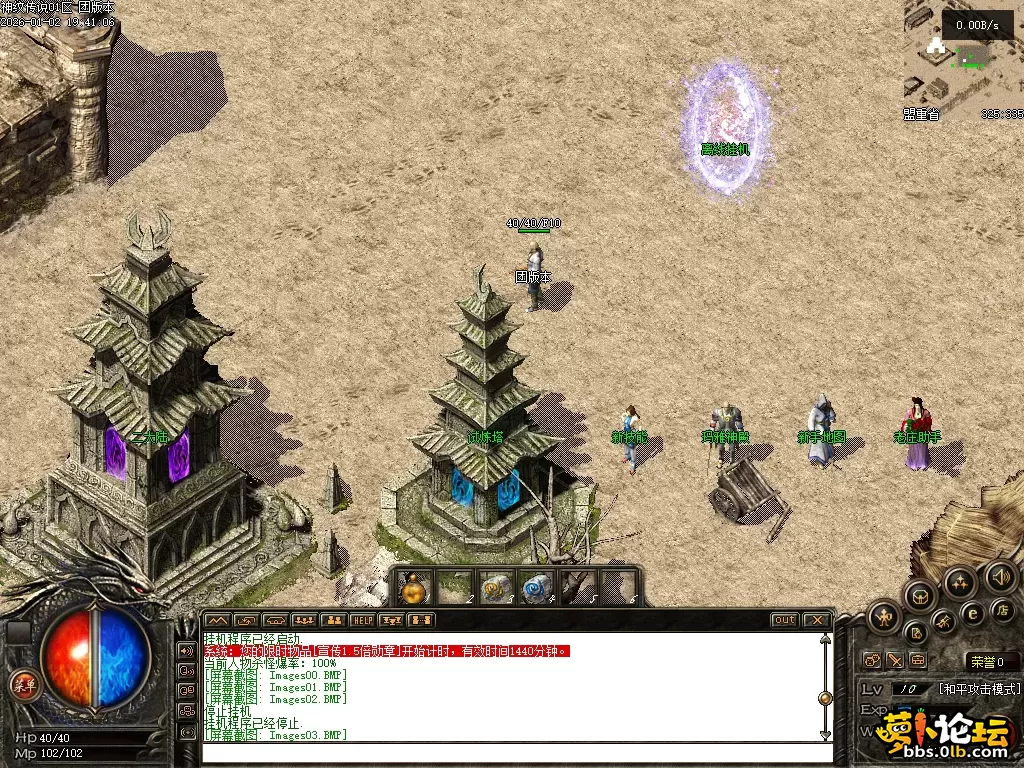Open the briefcase small square button

click(x=918, y=661)
